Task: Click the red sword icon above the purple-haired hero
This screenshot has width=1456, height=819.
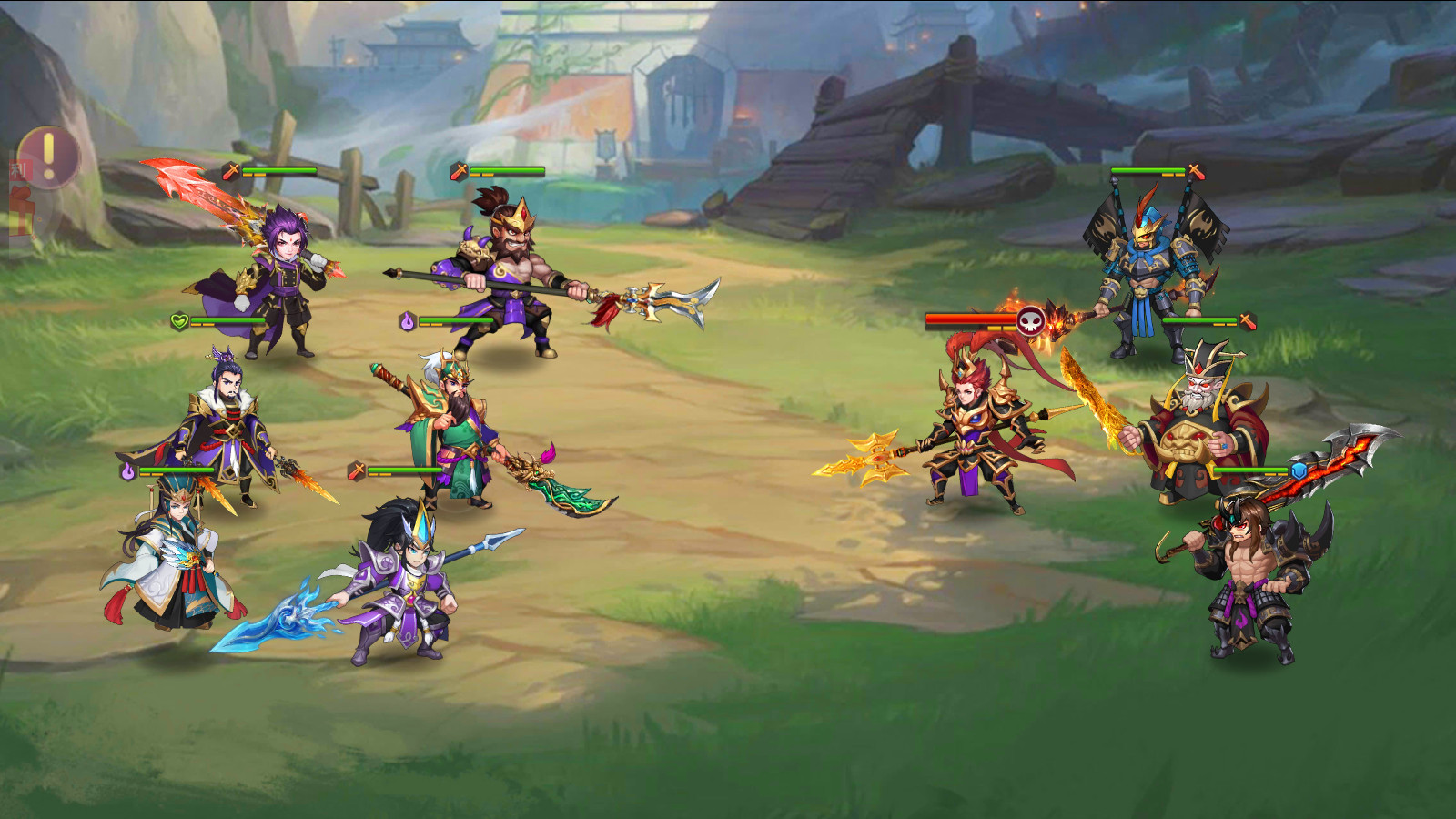Action: click(x=231, y=171)
